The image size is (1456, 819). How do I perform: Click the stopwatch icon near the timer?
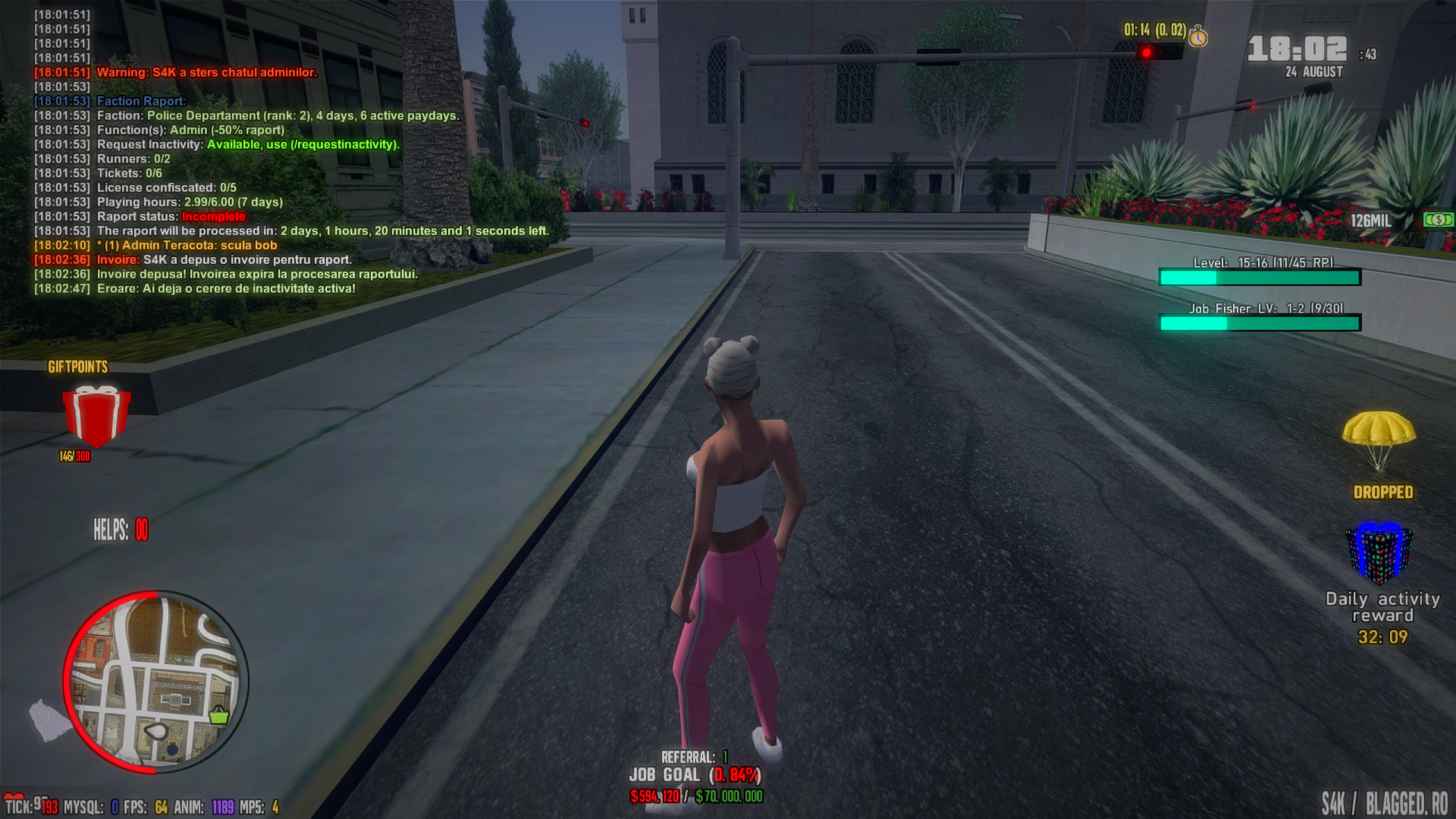1198,36
